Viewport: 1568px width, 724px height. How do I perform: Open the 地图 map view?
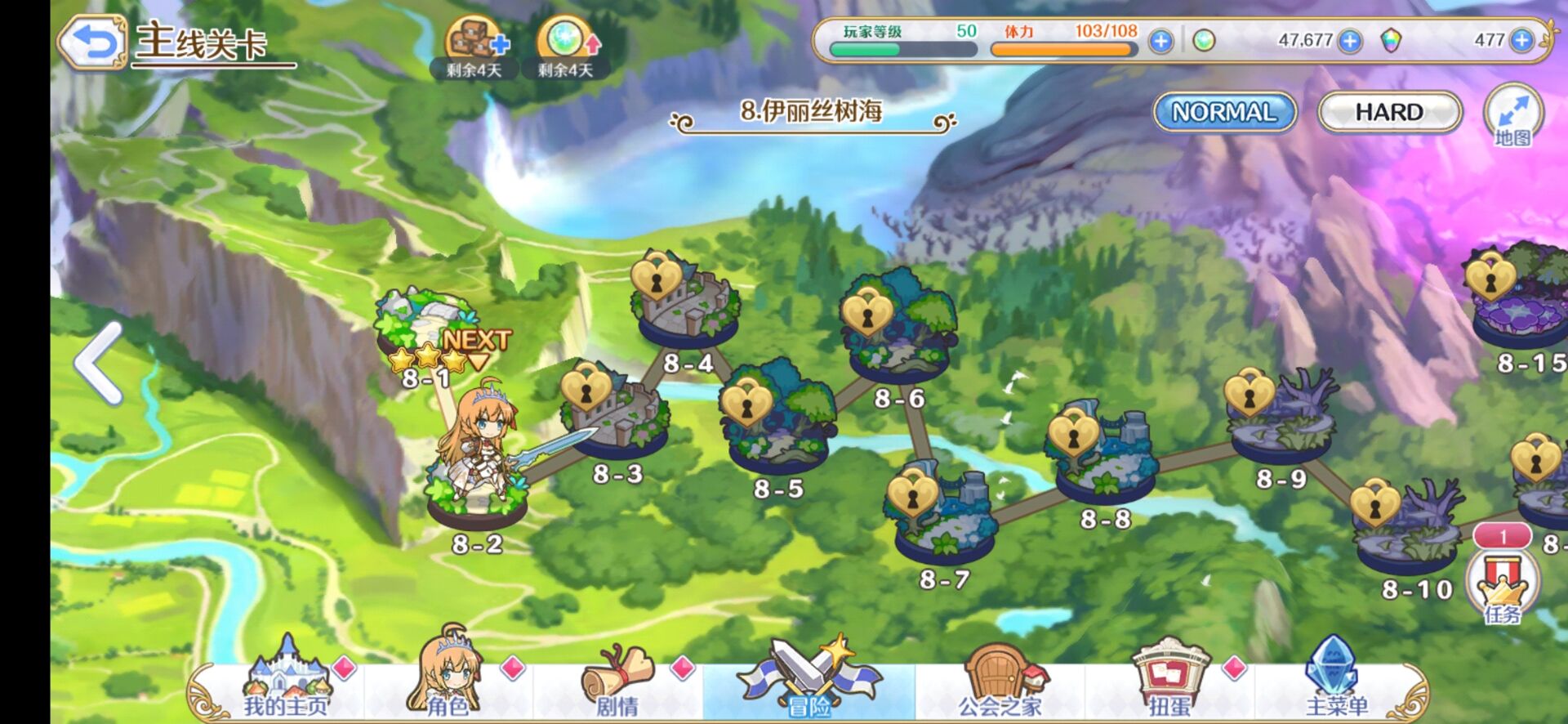[1512, 114]
